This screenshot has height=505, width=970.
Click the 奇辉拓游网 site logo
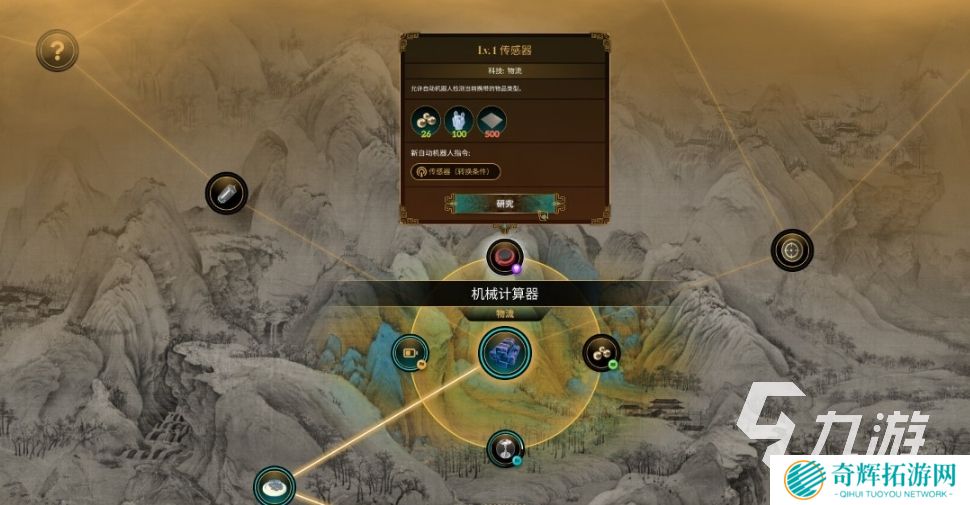tap(871, 479)
